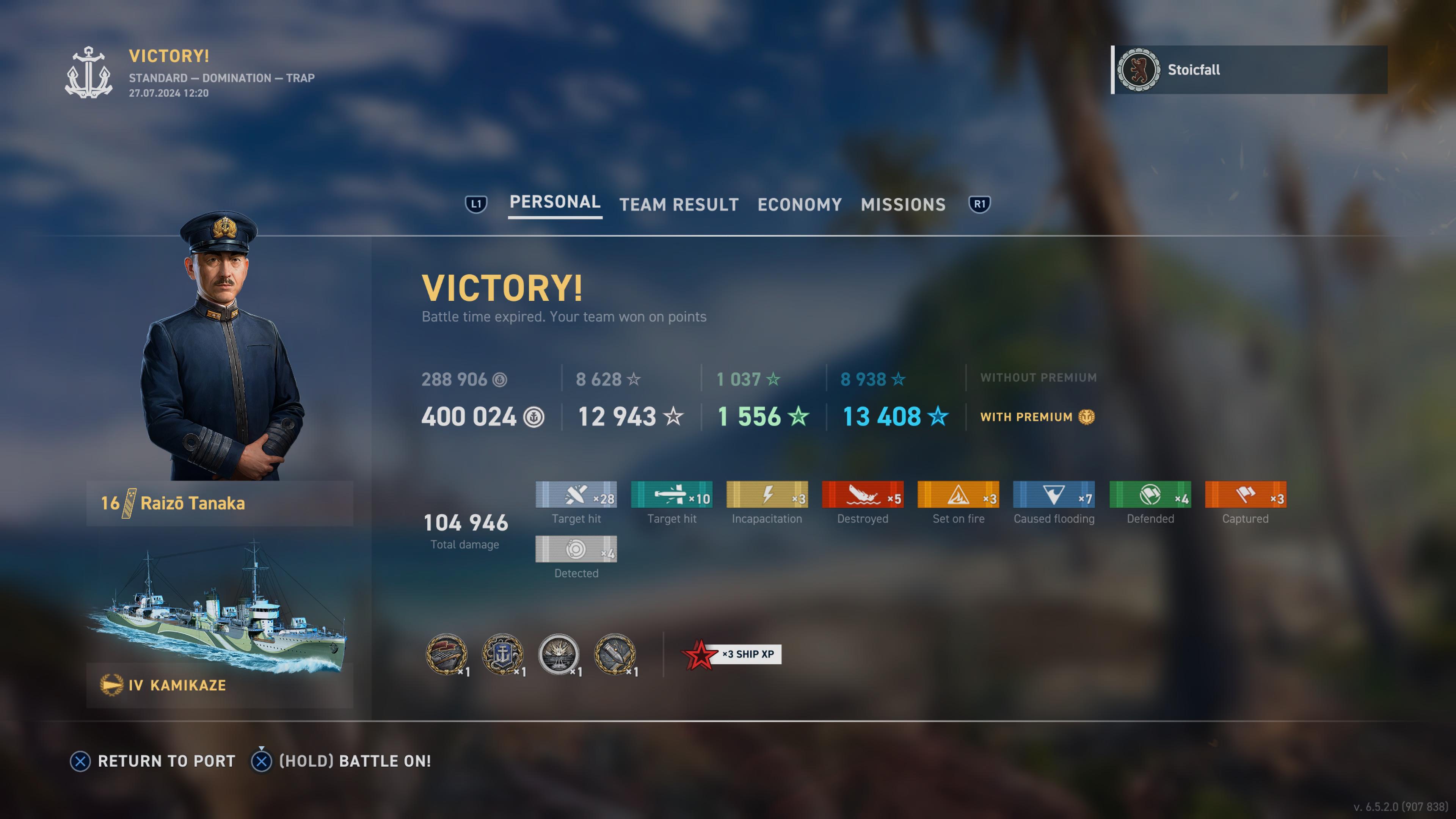
Task: Open the Stoicfall player profile banner
Action: point(1249,70)
